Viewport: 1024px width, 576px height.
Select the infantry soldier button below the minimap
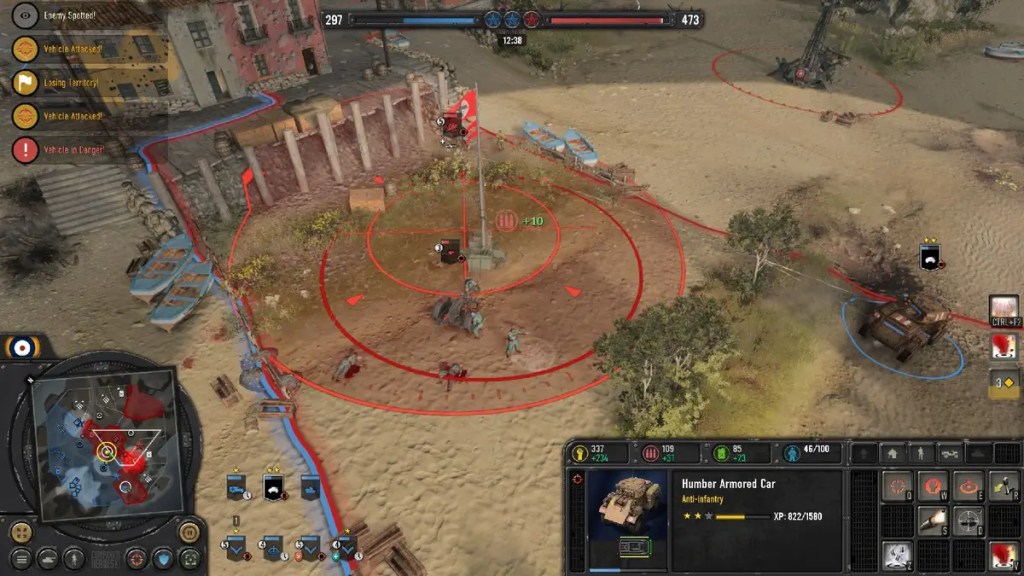pos(74,558)
